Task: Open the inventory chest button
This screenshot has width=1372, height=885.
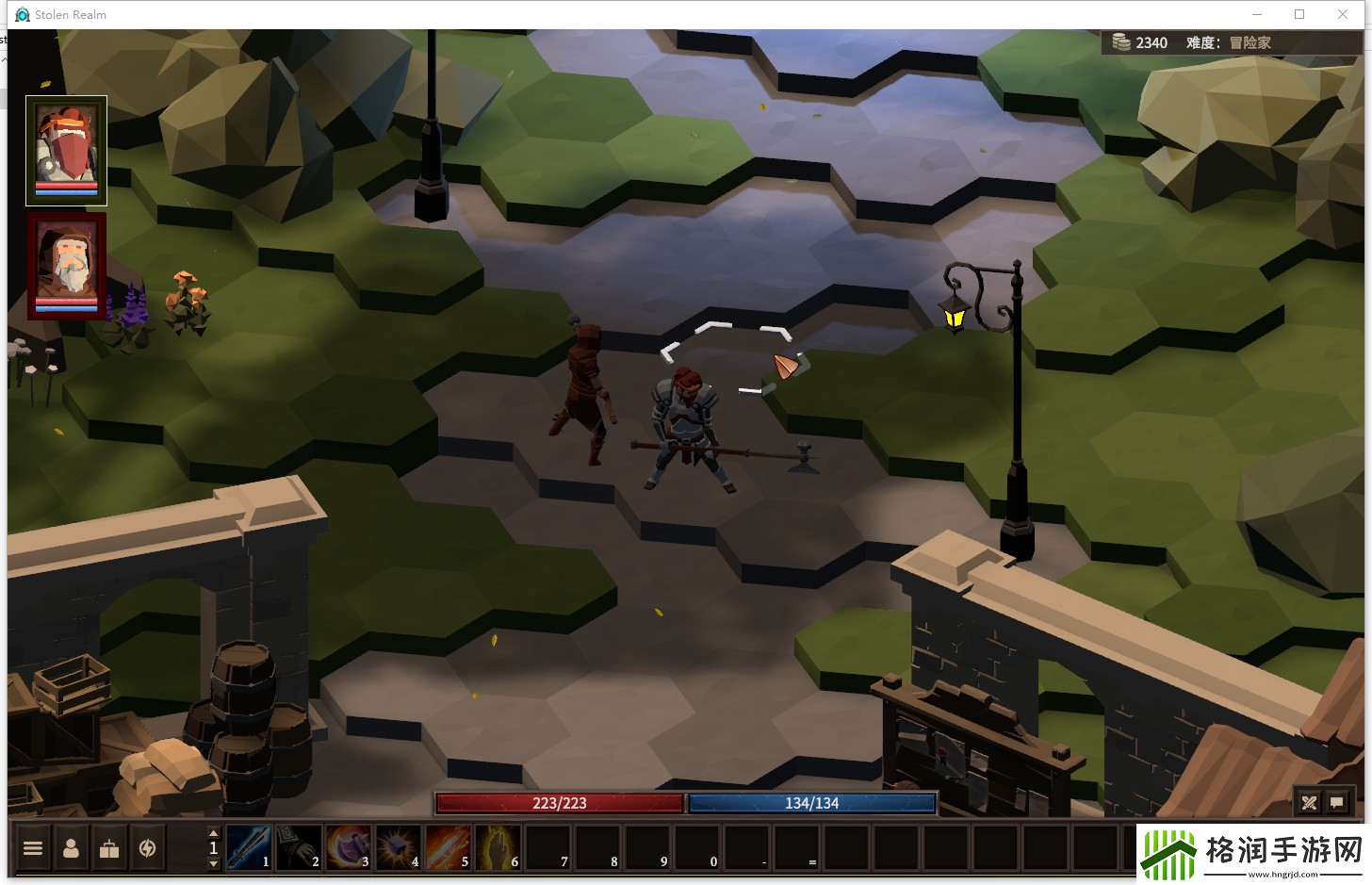Action: click(109, 848)
